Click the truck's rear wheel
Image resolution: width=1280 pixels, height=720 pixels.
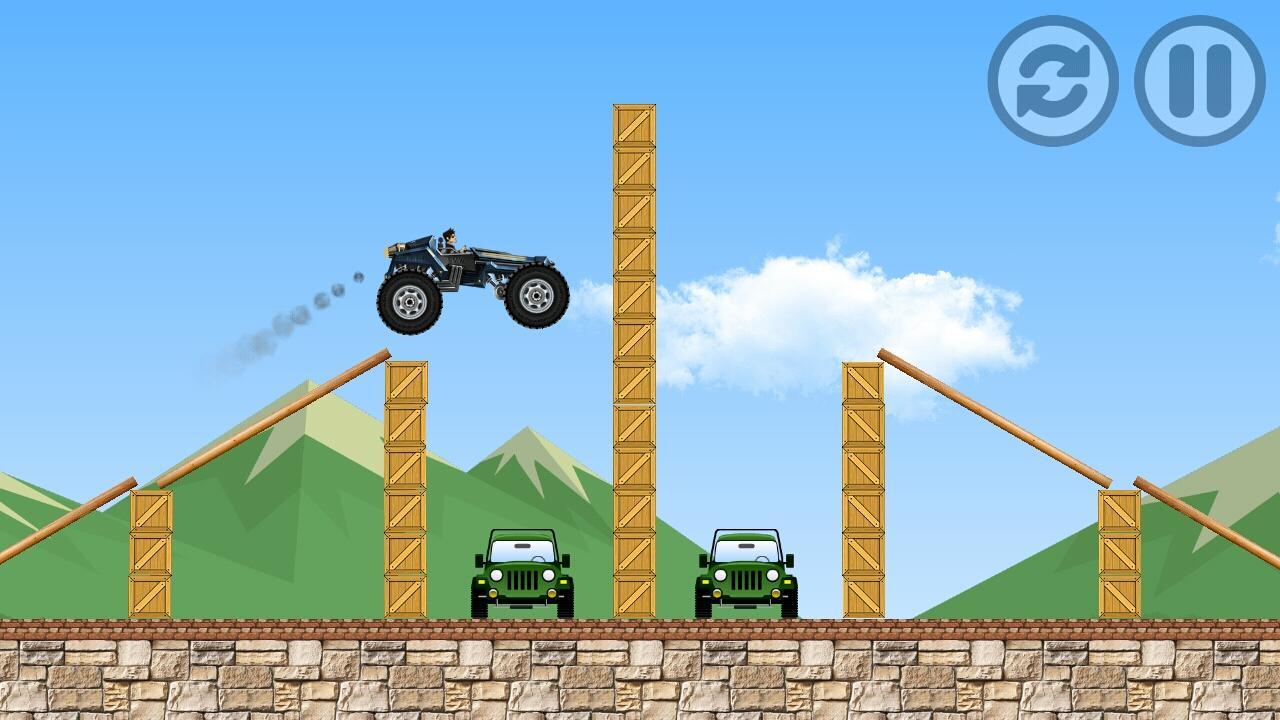[x=408, y=303]
